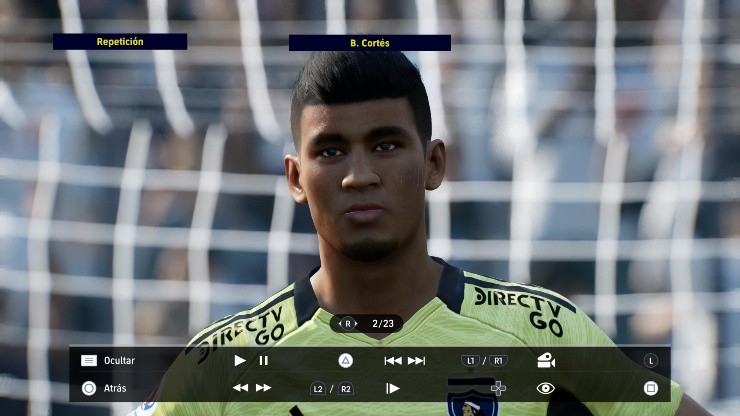Viewport: 740px width, 416px height.
Task: Skip to next replay clip
Action: [416, 360]
